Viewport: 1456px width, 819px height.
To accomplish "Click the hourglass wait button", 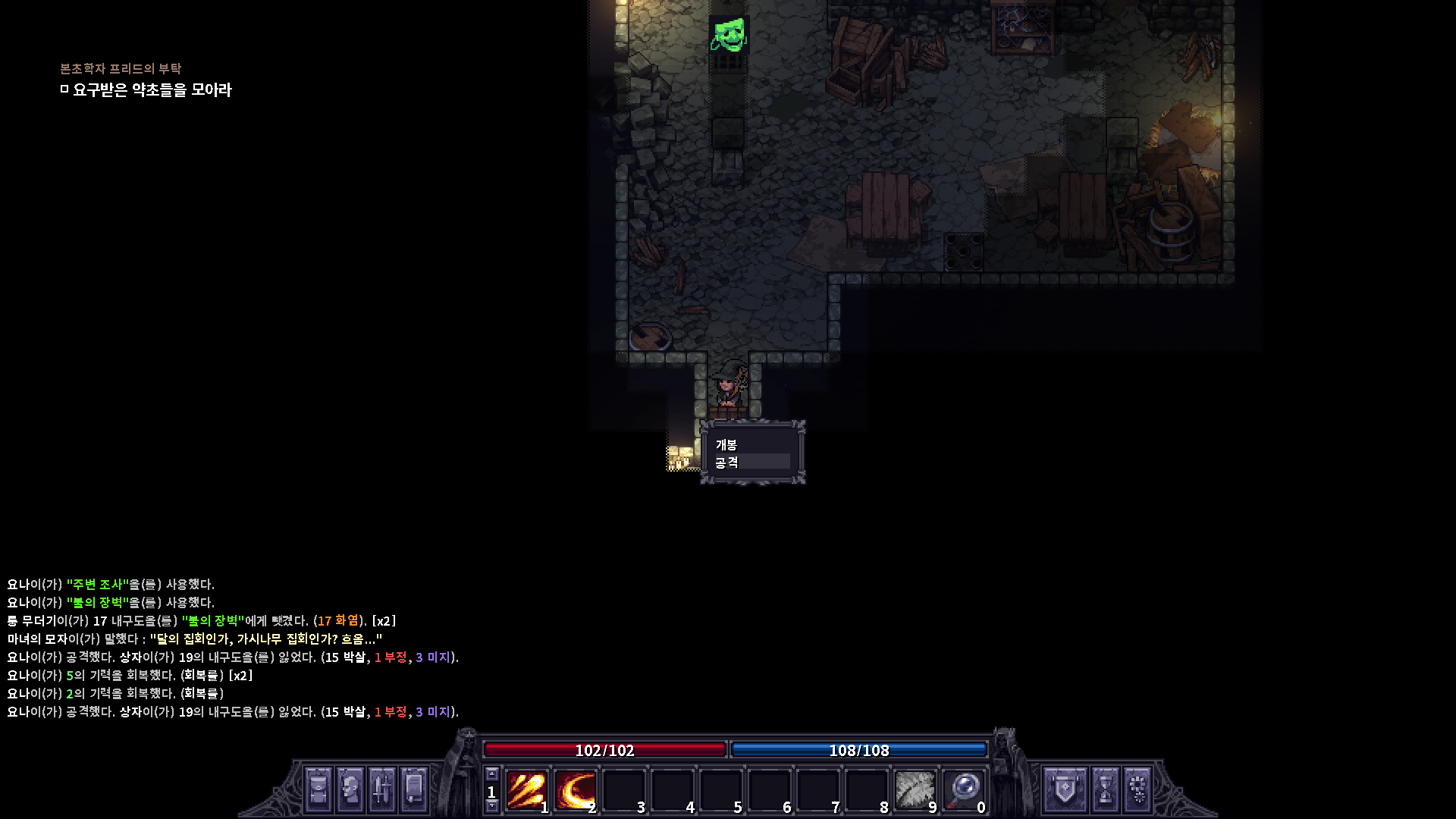I will tap(1106, 789).
